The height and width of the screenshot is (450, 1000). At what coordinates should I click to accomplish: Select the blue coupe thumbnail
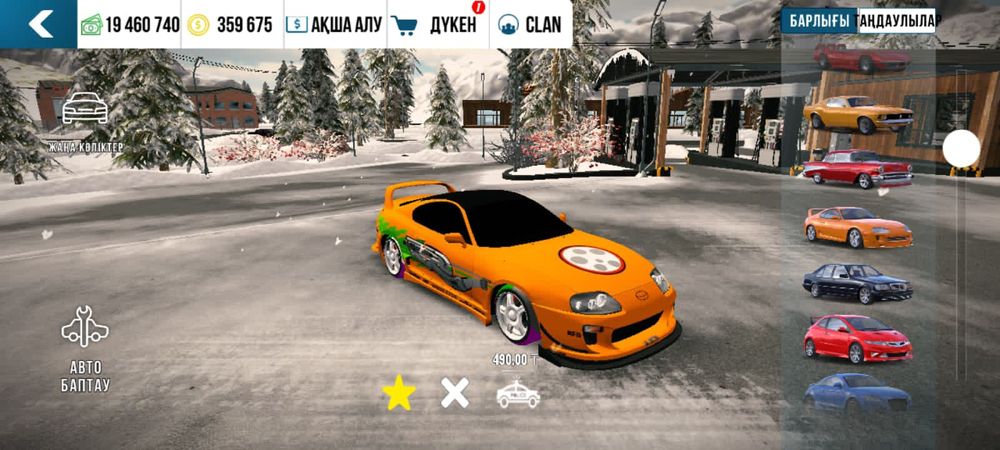(857, 391)
